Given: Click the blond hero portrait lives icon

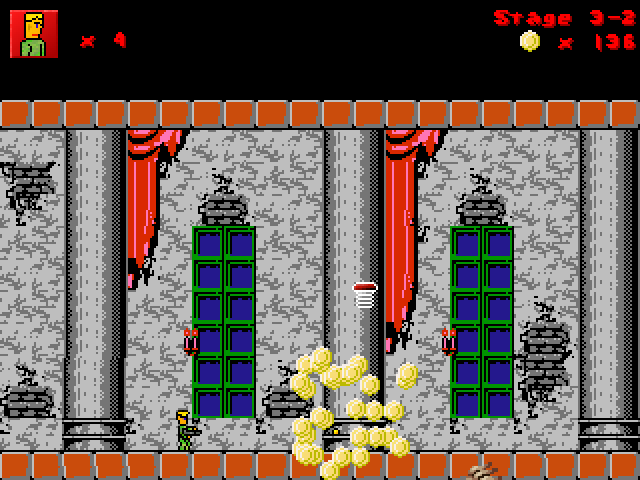Looking at the screenshot, I should click(x=34, y=34).
